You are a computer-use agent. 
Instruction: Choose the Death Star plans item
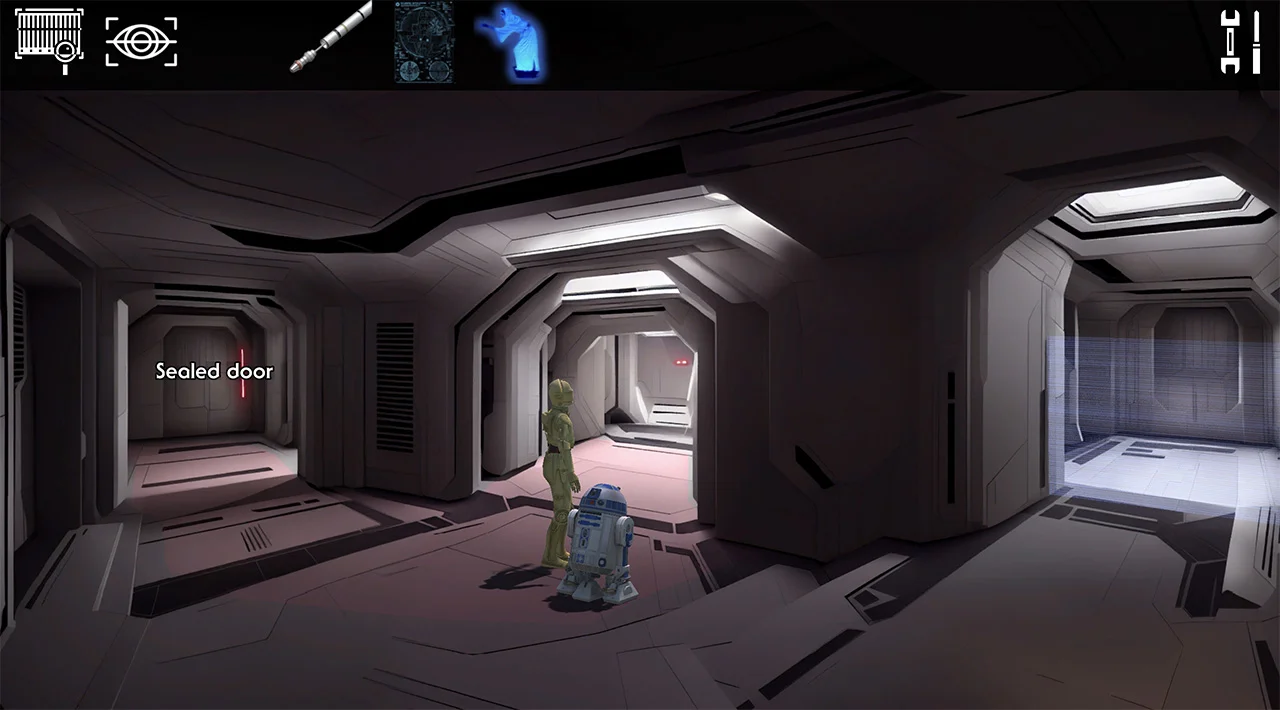(x=423, y=42)
